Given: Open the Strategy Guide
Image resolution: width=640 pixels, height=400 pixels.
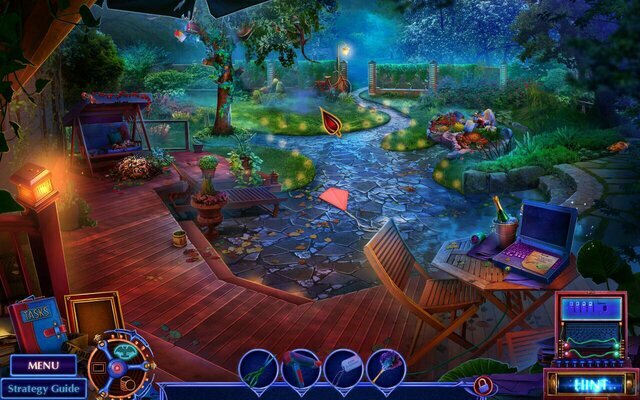Looking at the screenshot, I should click(x=42, y=388).
